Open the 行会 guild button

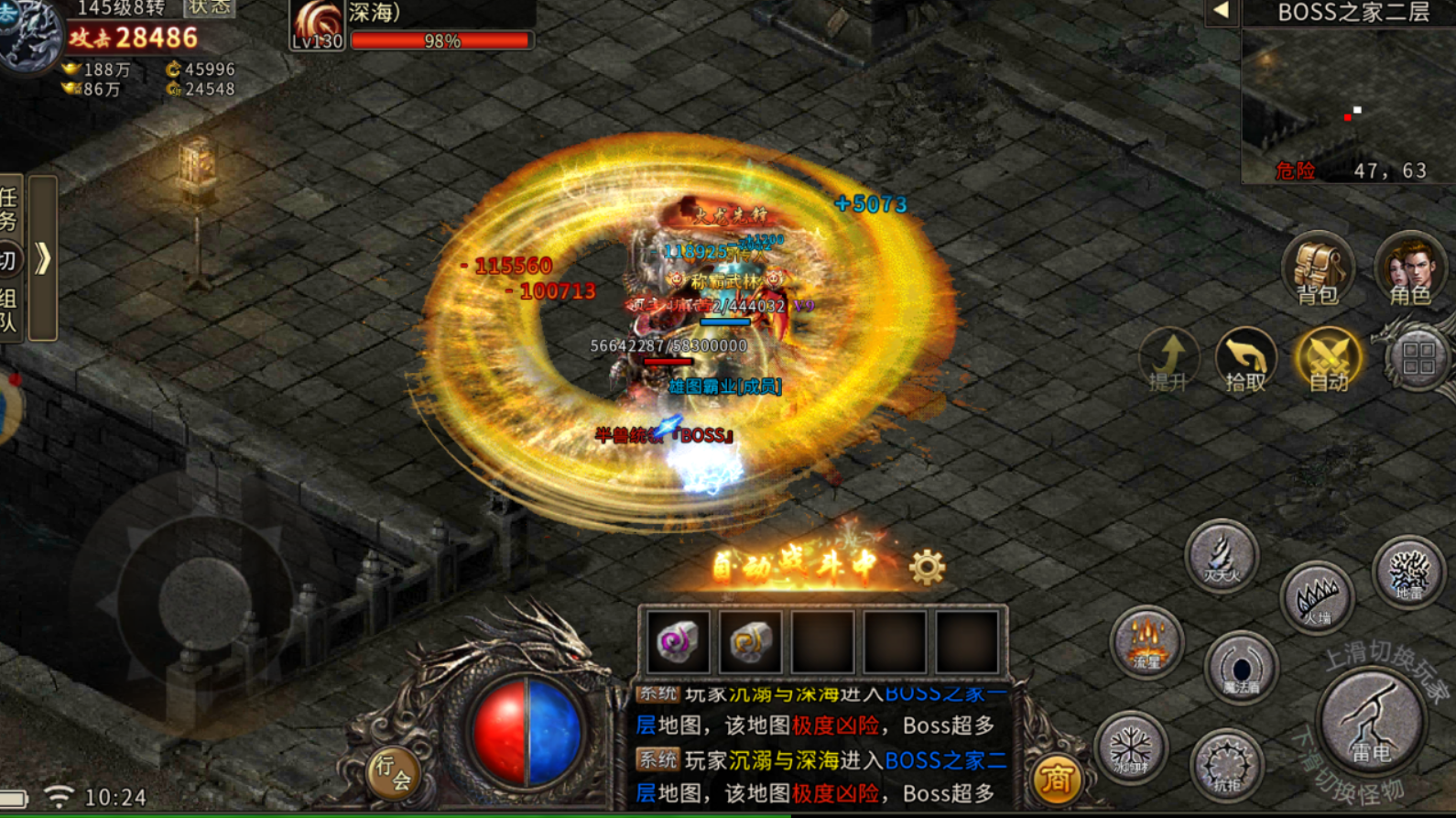[394, 772]
